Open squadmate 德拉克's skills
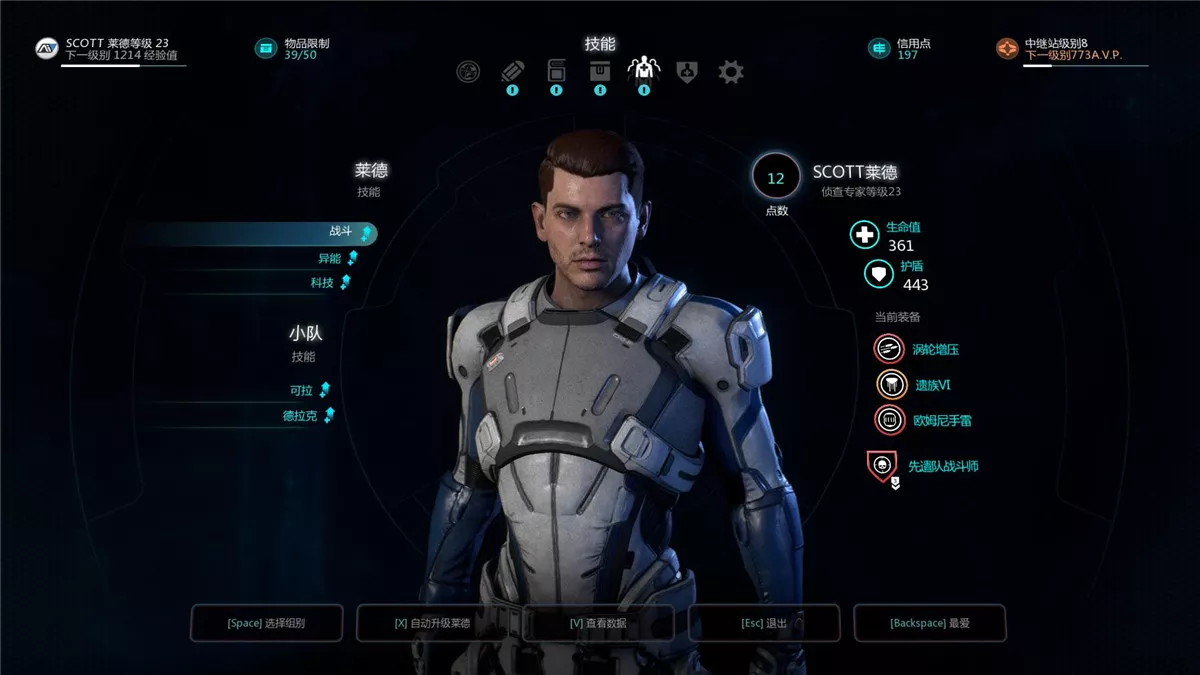 pyautogui.click(x=299, y=415)
